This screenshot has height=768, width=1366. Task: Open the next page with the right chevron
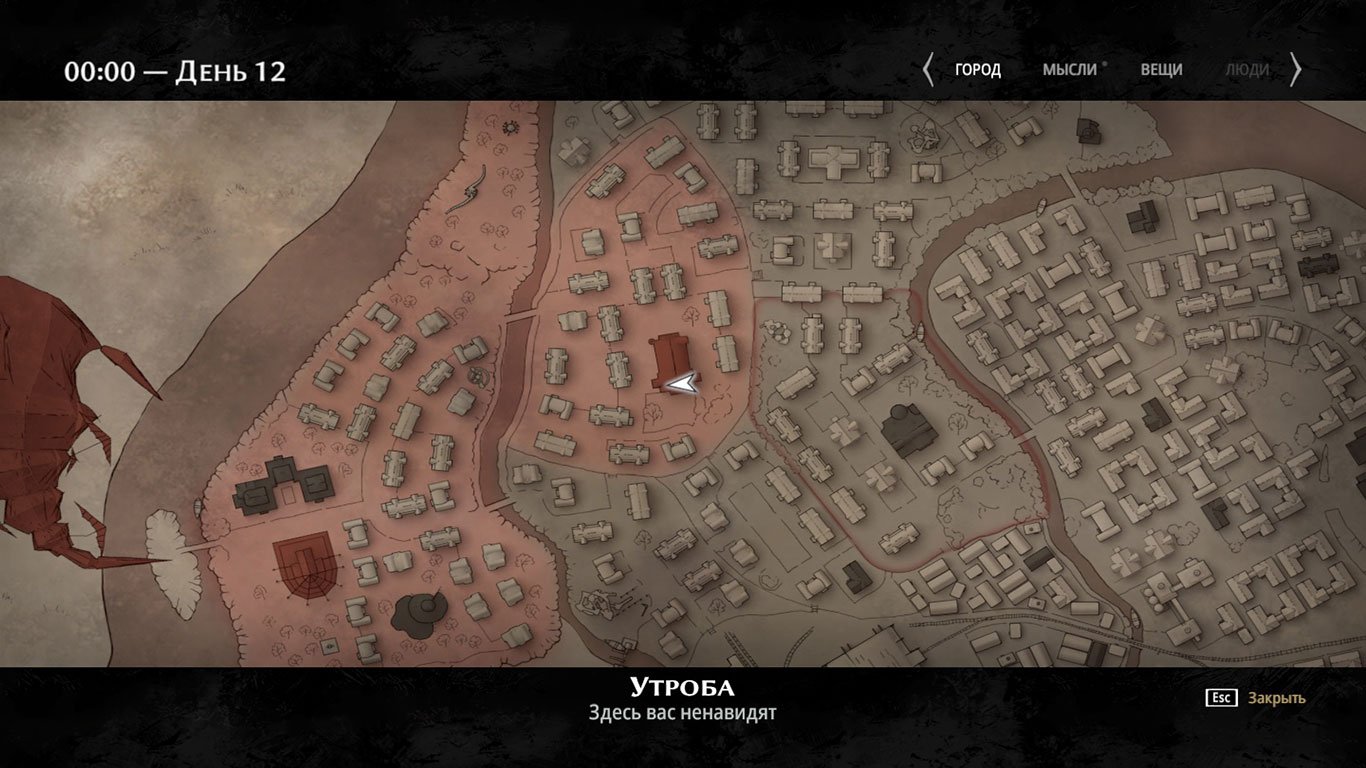1298,69
